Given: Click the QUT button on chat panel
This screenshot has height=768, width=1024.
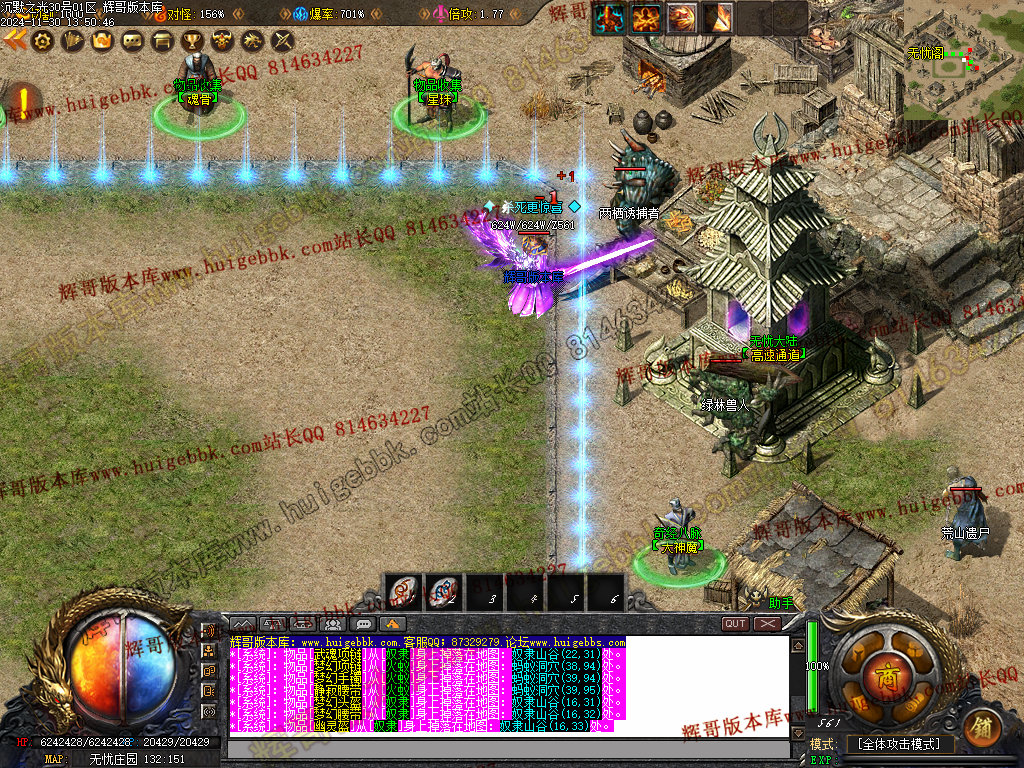Looking at the screenshot, I should click(x=735, y=624).
